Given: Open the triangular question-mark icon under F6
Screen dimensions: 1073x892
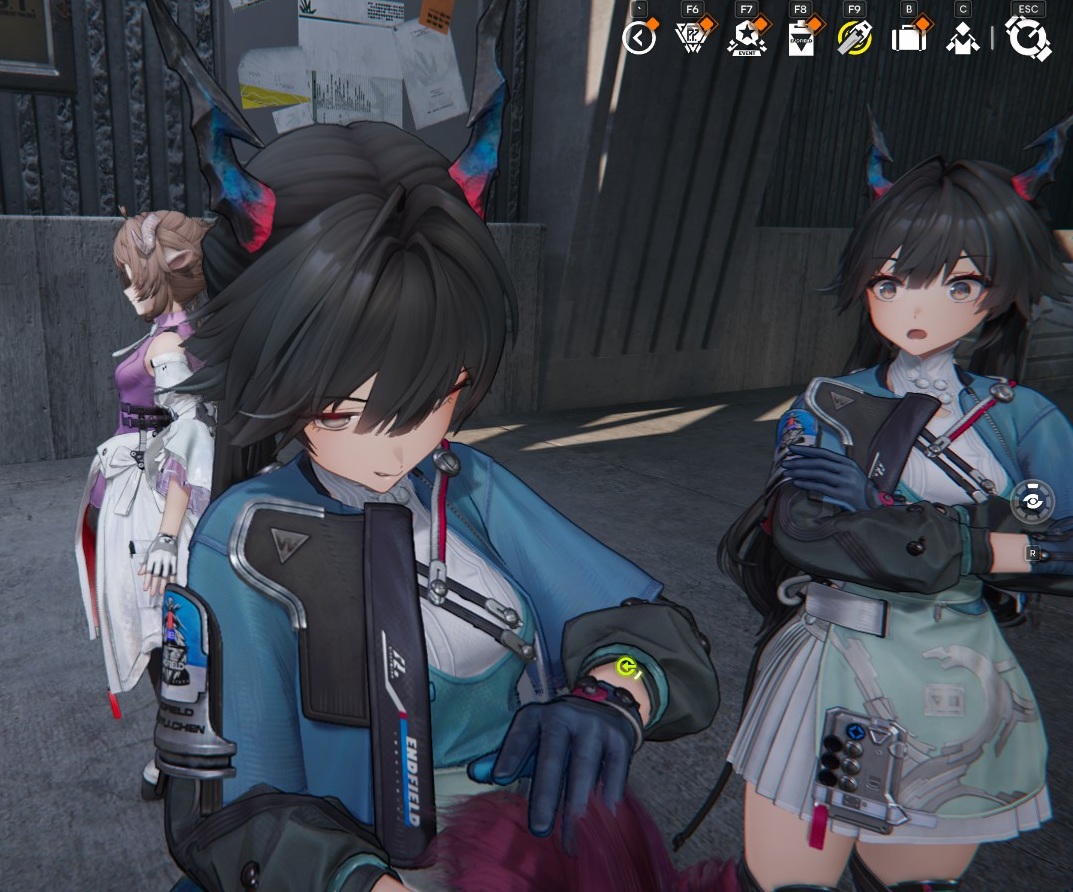Looking at the screenshot, I should tap(692, 38).
